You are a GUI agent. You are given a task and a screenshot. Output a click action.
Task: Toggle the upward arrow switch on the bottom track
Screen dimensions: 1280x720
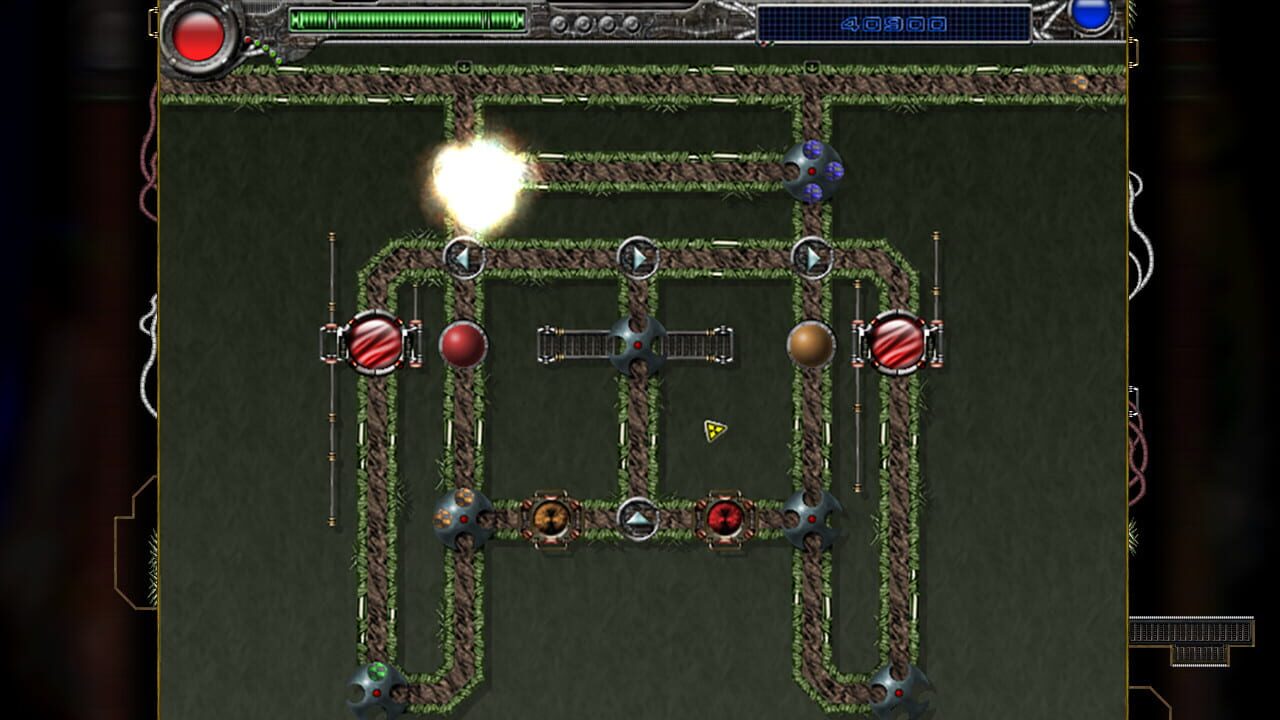[637, 518]
